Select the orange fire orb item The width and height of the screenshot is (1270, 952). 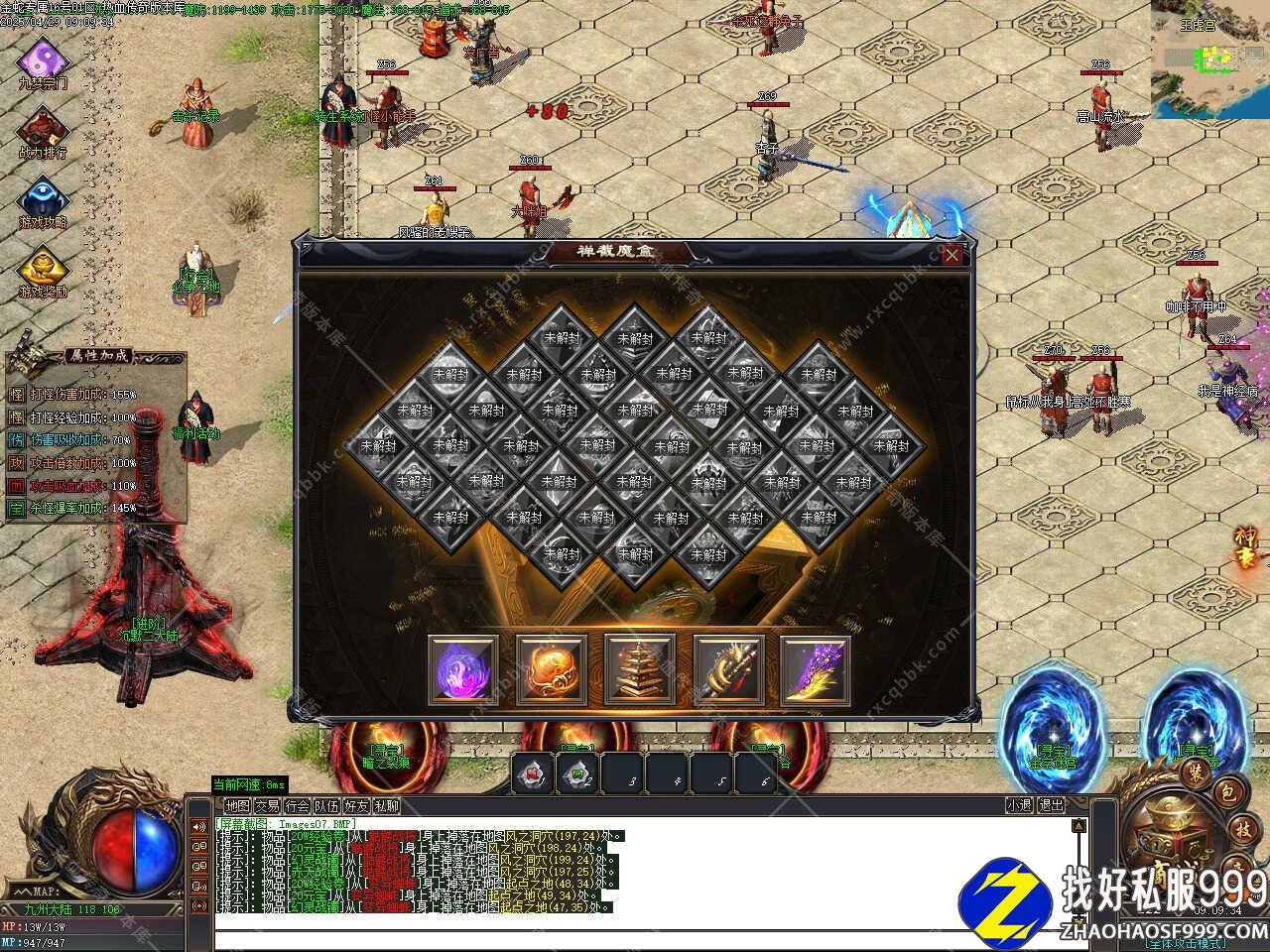tap(551, 669)
